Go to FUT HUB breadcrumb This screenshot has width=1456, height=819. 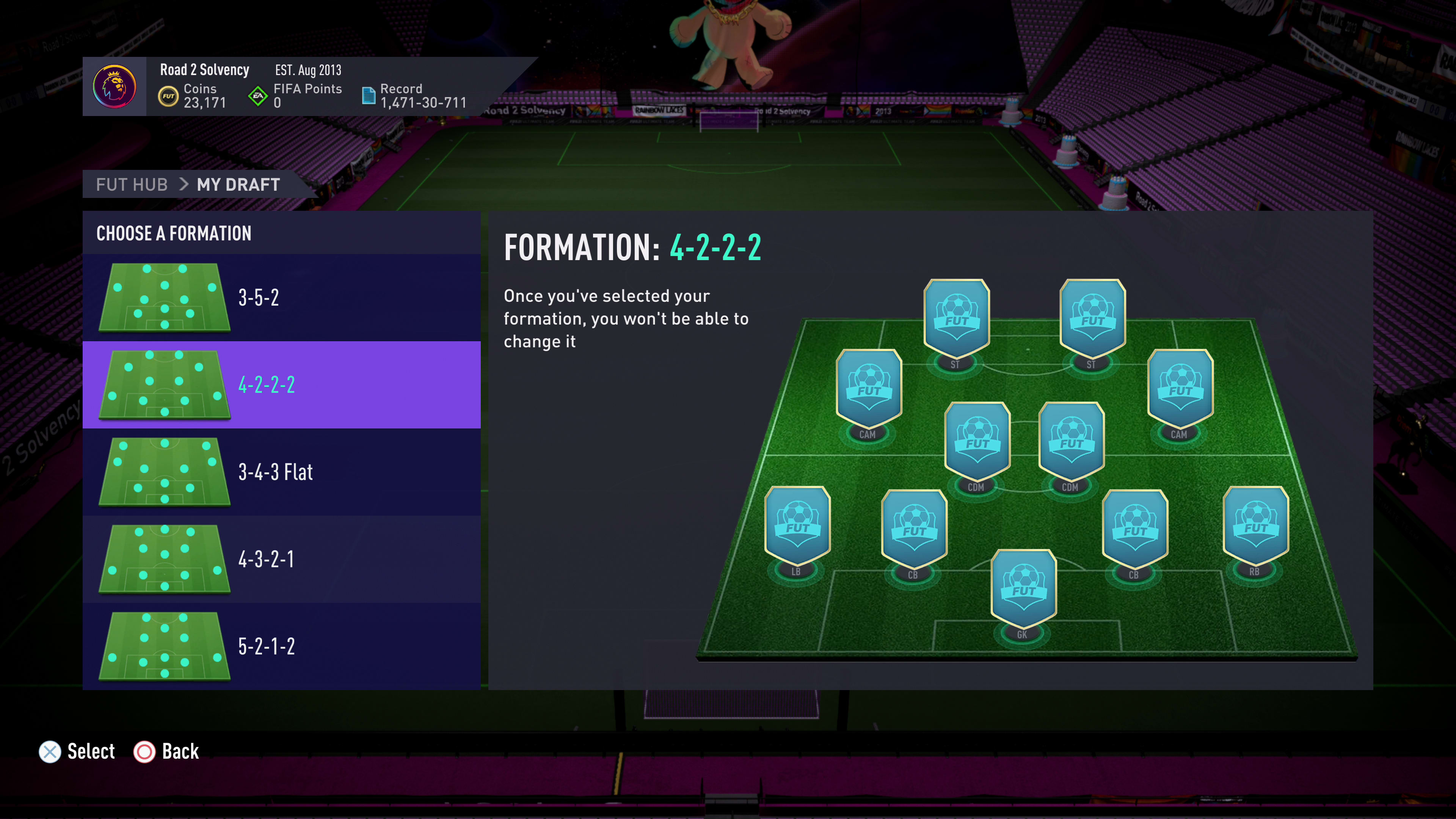132,184
